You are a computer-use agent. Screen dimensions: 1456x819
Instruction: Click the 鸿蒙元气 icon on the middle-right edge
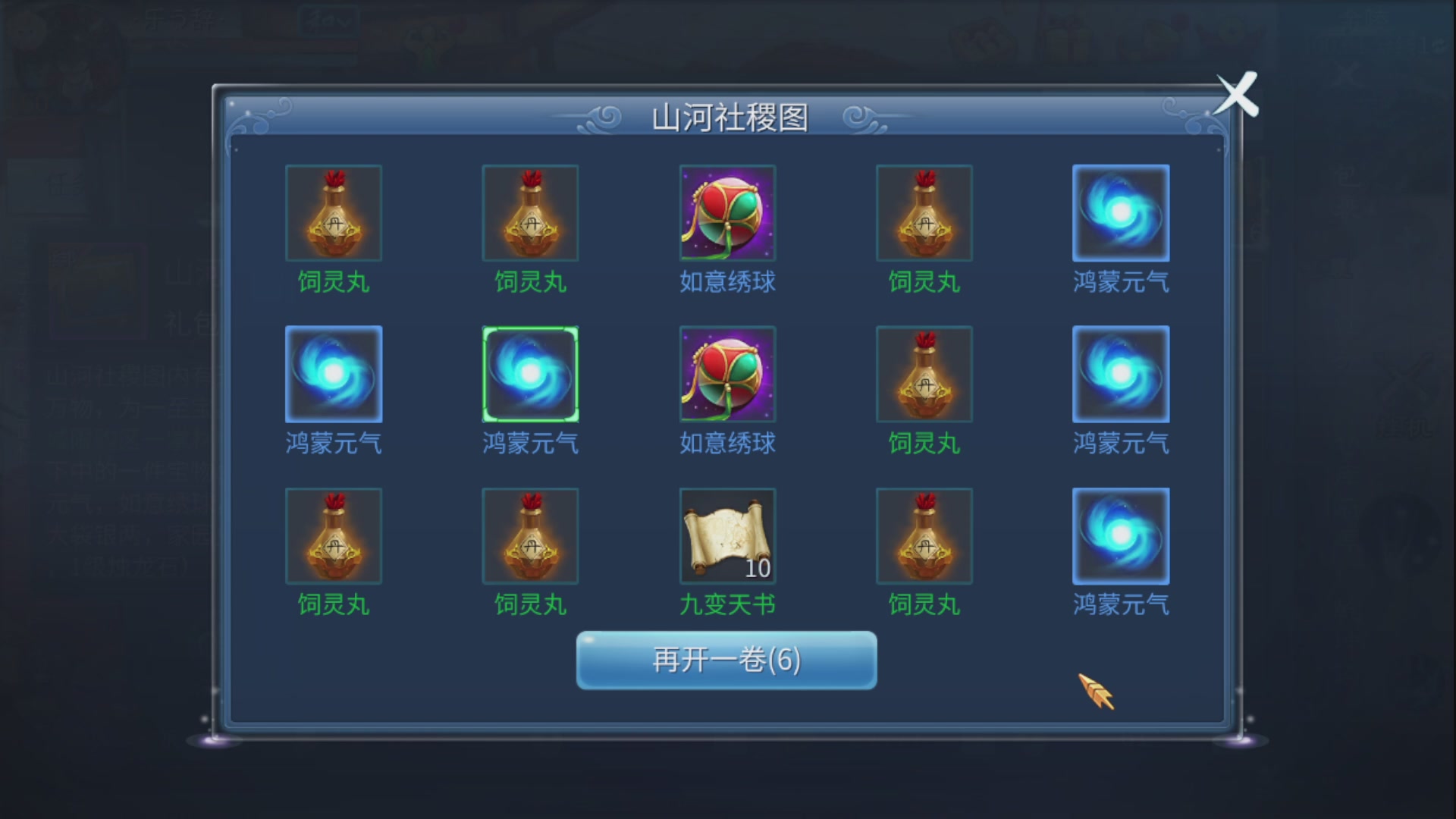click(x=1121, y=375)
